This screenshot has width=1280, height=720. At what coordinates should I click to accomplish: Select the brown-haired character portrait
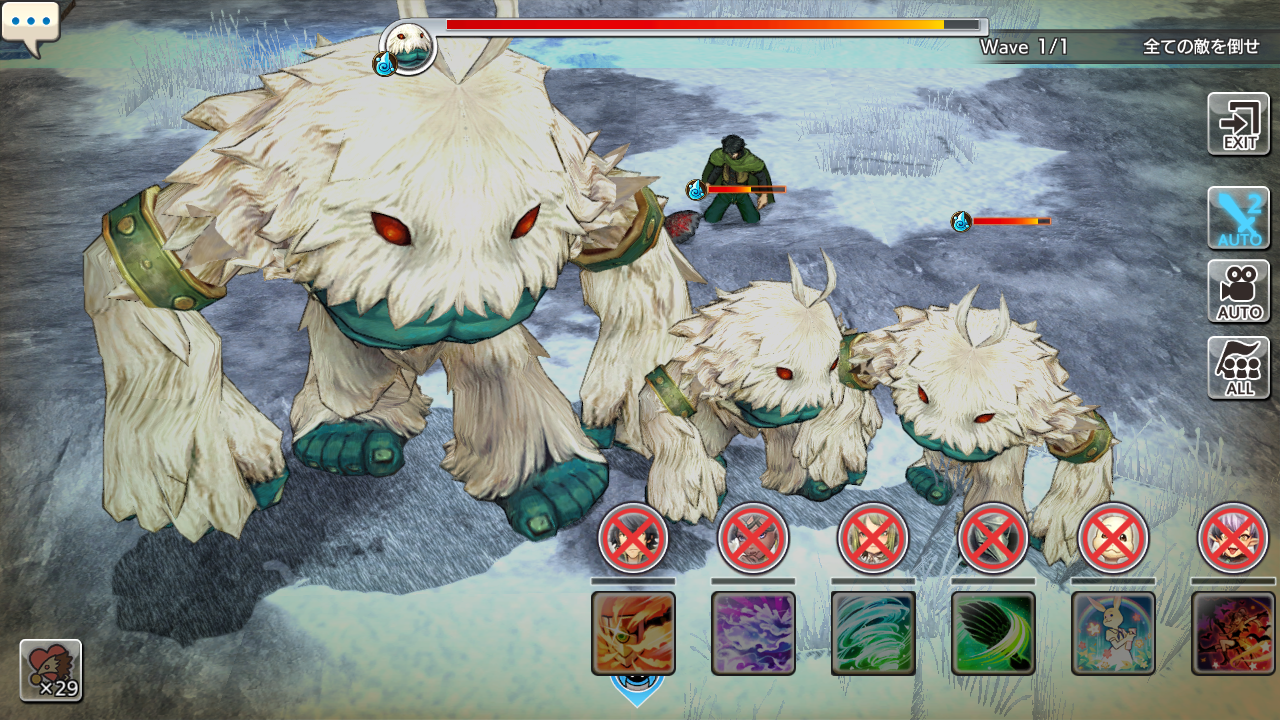pos(753,538)
